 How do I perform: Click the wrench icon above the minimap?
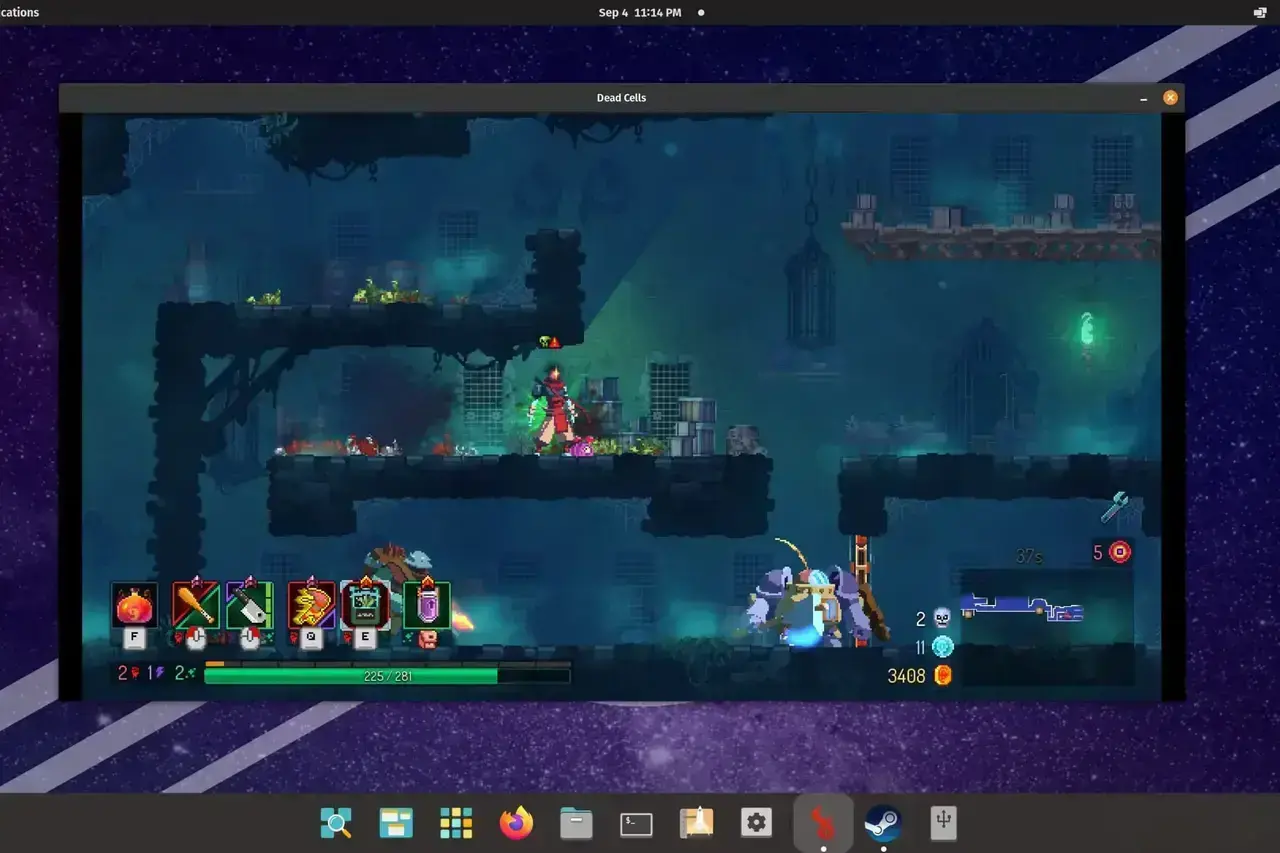tap(1115, 507)
